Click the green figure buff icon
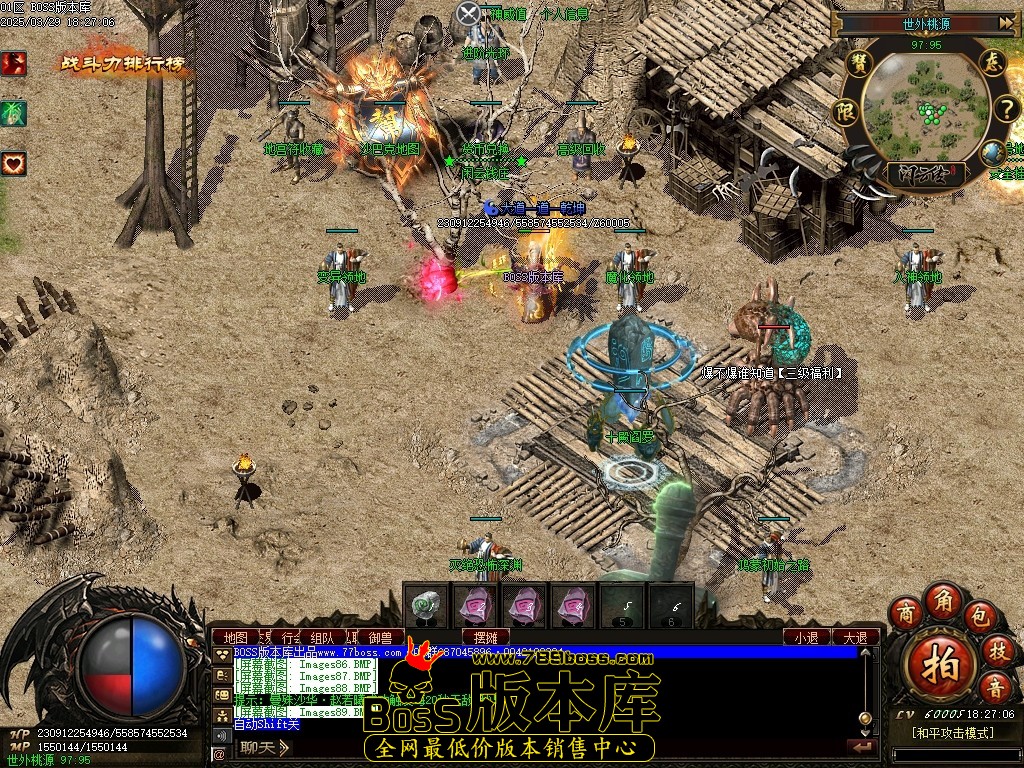1024x768 pixels. click(14, 113)
